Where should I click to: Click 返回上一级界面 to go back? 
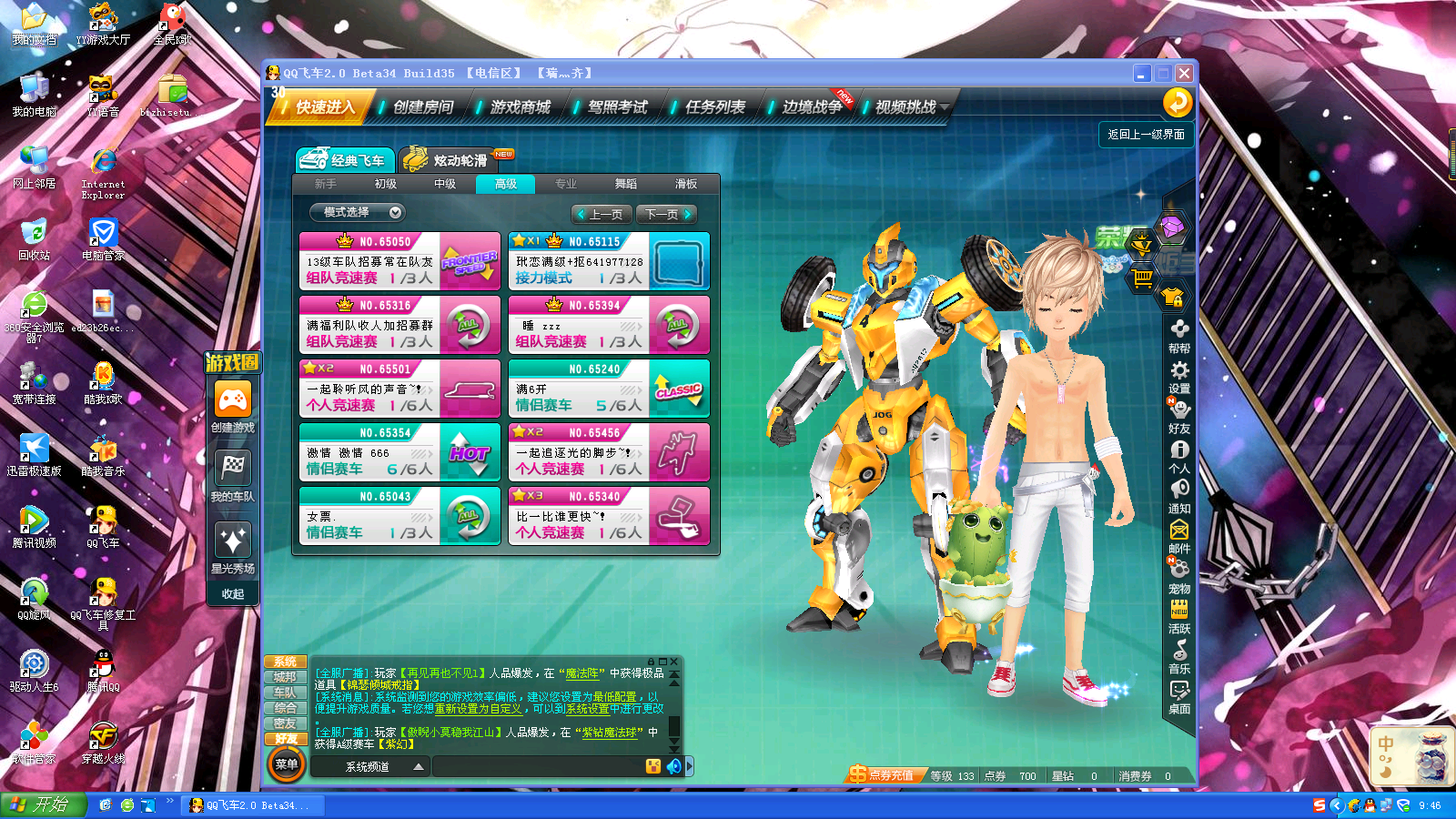(1146, 135)
